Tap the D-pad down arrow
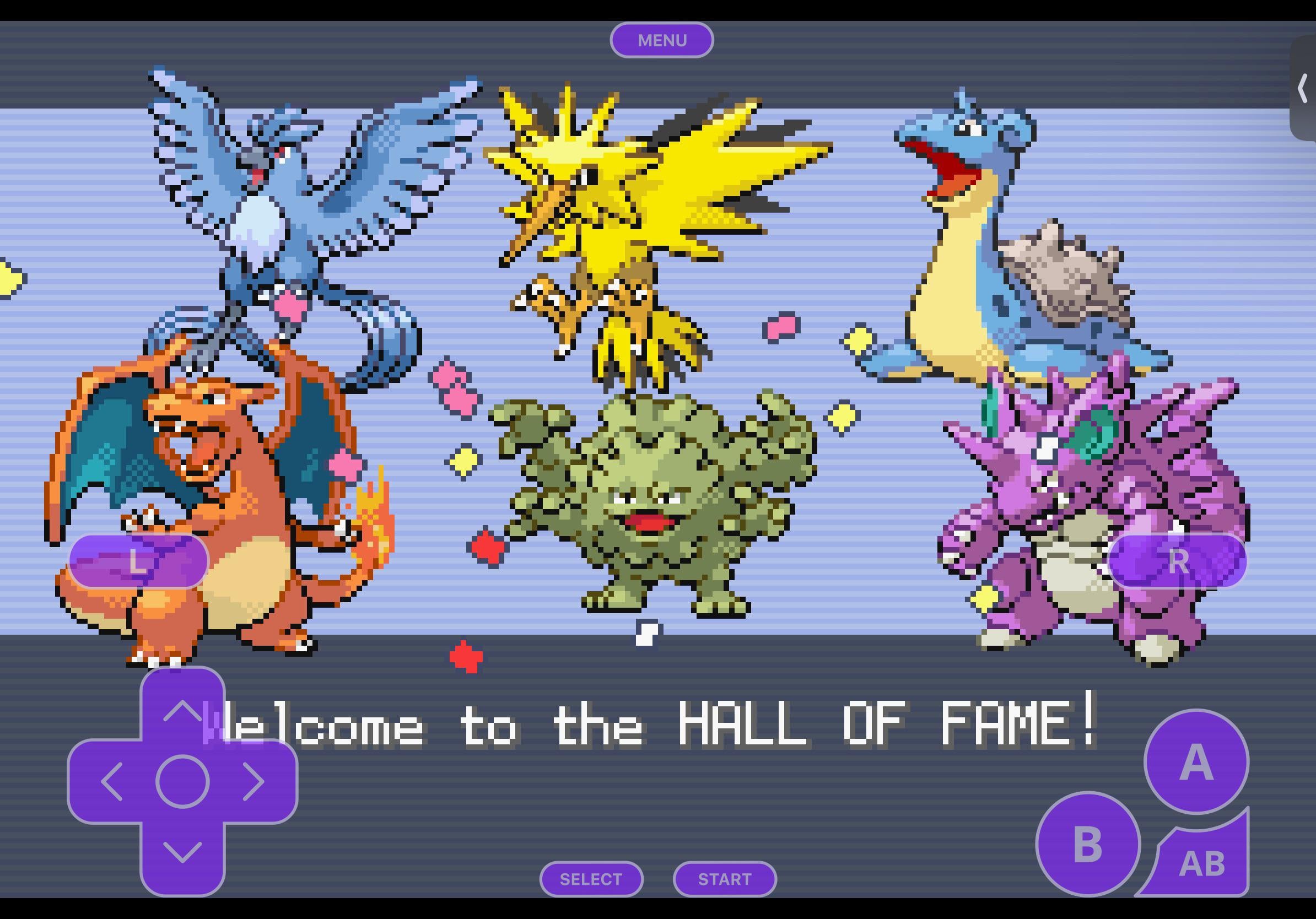The height and width of the screenshot is (919, 1316). point(182,852)
